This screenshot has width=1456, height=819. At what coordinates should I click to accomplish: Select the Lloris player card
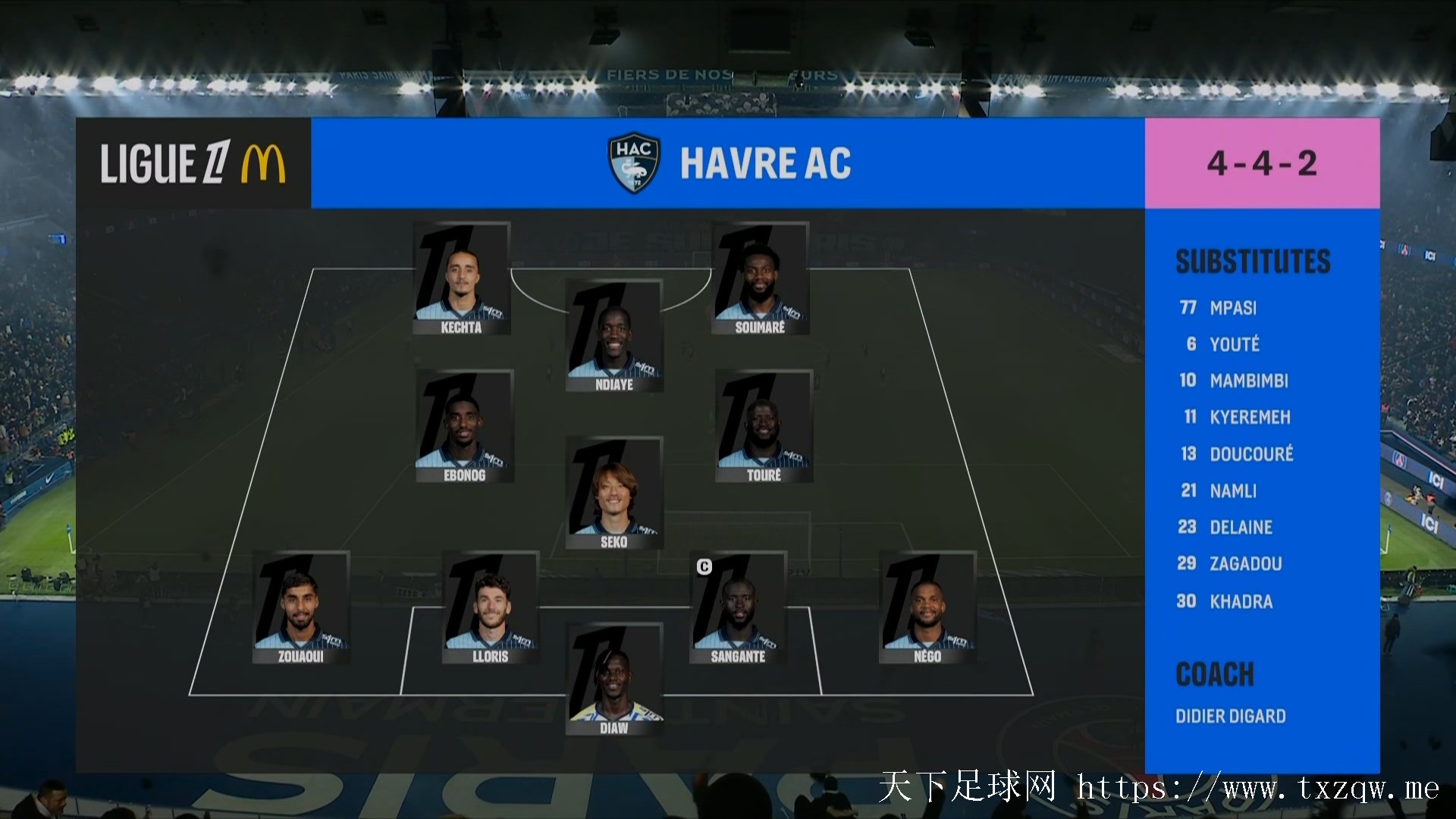tap(491, 607)
